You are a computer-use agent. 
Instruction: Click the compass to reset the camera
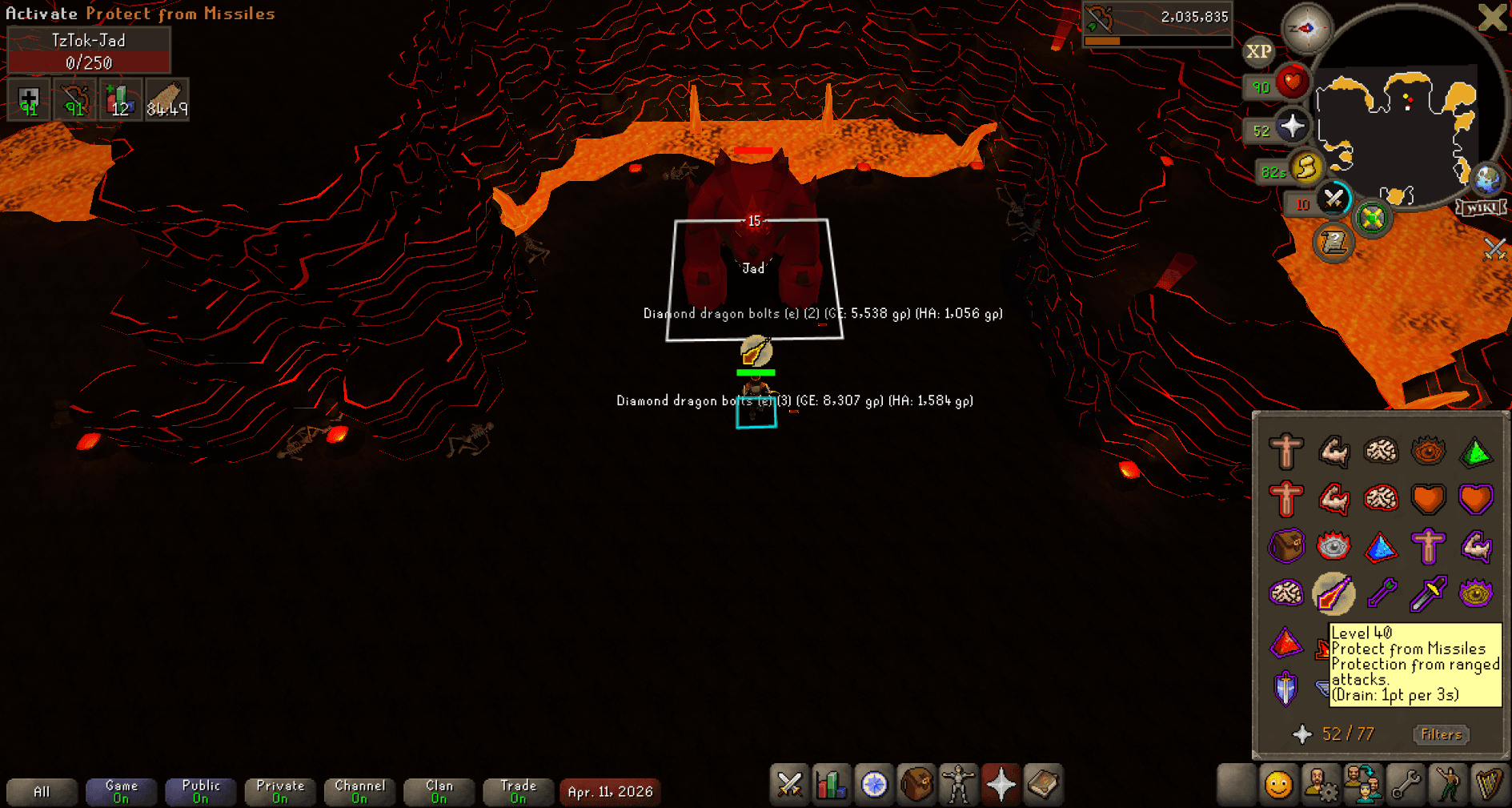point(1308,27)
